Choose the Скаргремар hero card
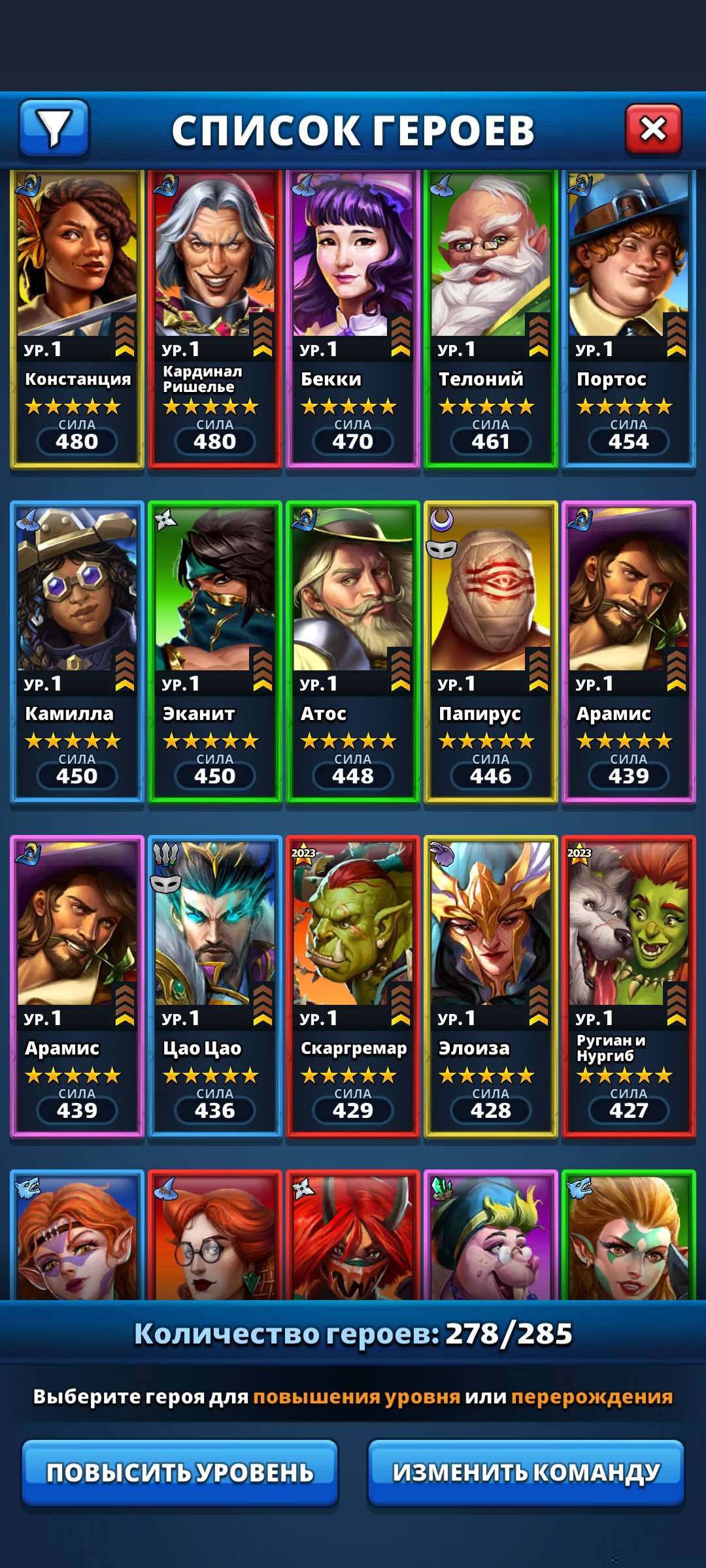This screenshot has width=706, height=1568. coord(353,987)
